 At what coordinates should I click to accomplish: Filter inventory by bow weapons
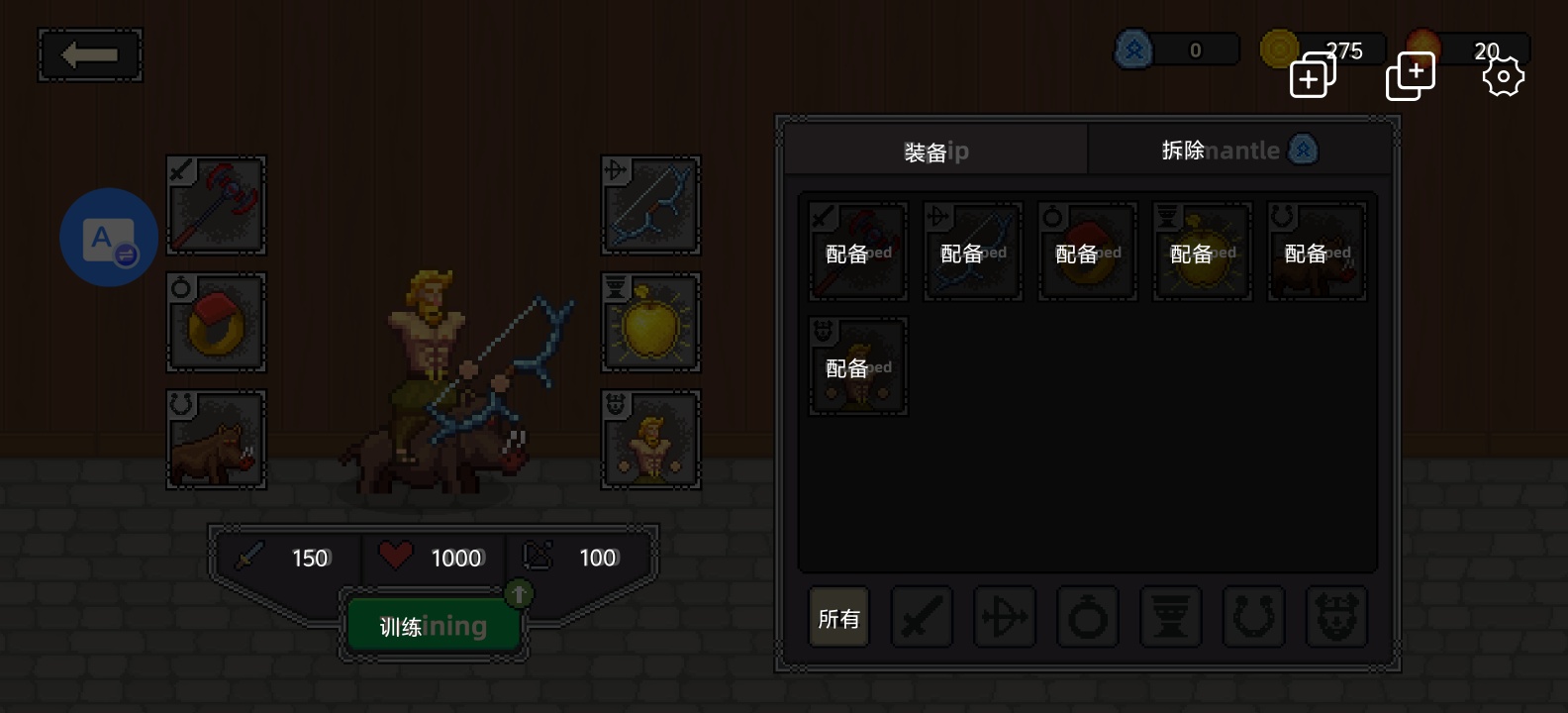[1005, 618]
